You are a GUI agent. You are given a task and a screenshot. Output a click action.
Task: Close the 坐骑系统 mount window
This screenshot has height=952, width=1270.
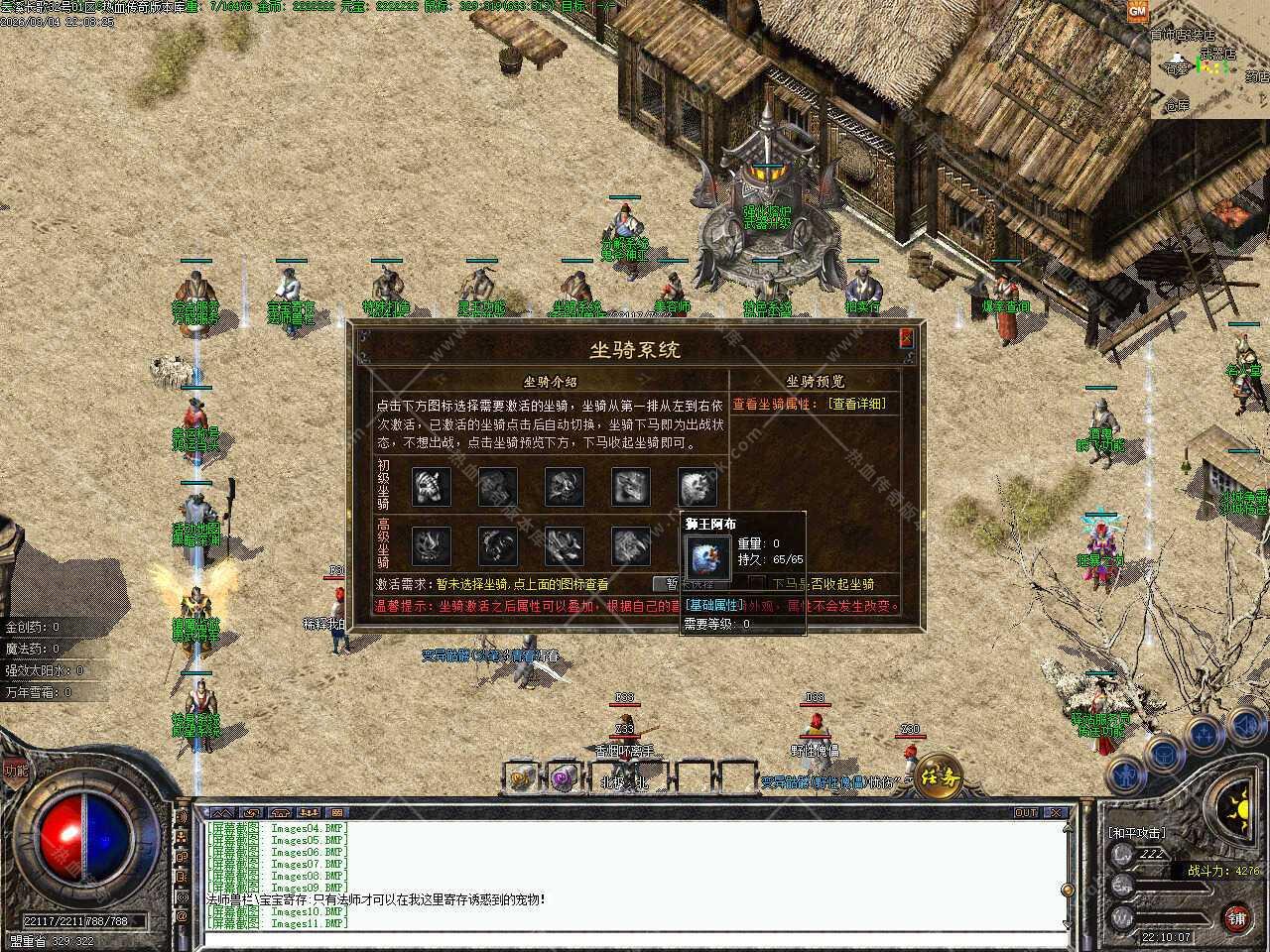coord(906,338)
